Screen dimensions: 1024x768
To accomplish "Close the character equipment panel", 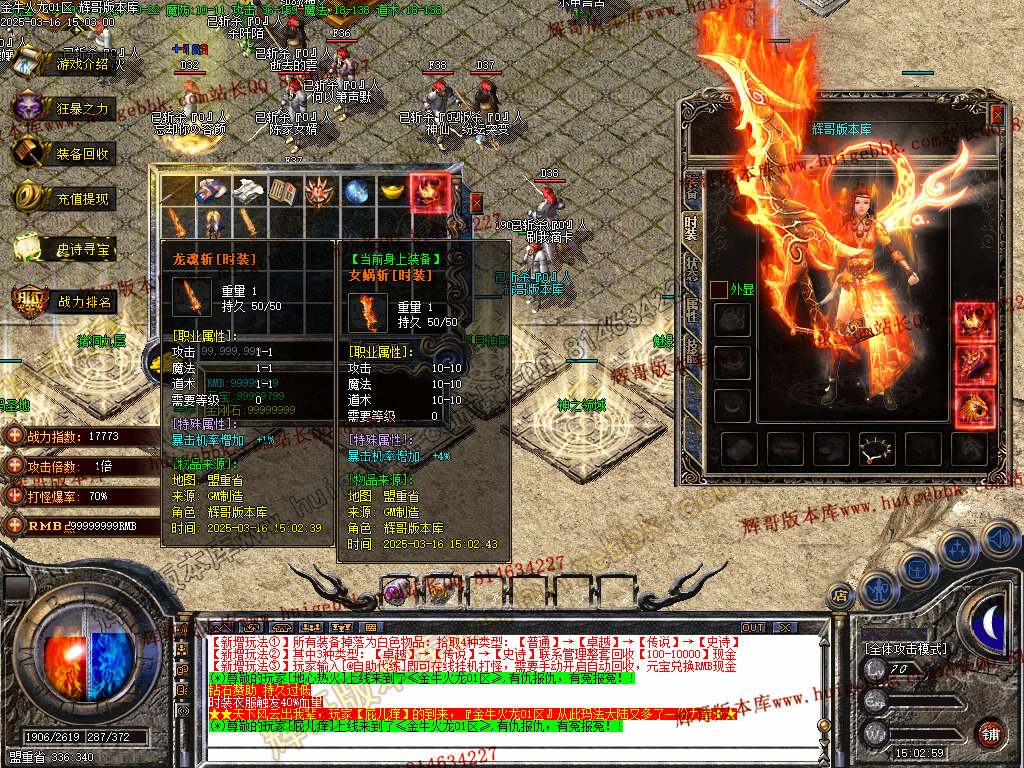I will click(x=996, y=113).
